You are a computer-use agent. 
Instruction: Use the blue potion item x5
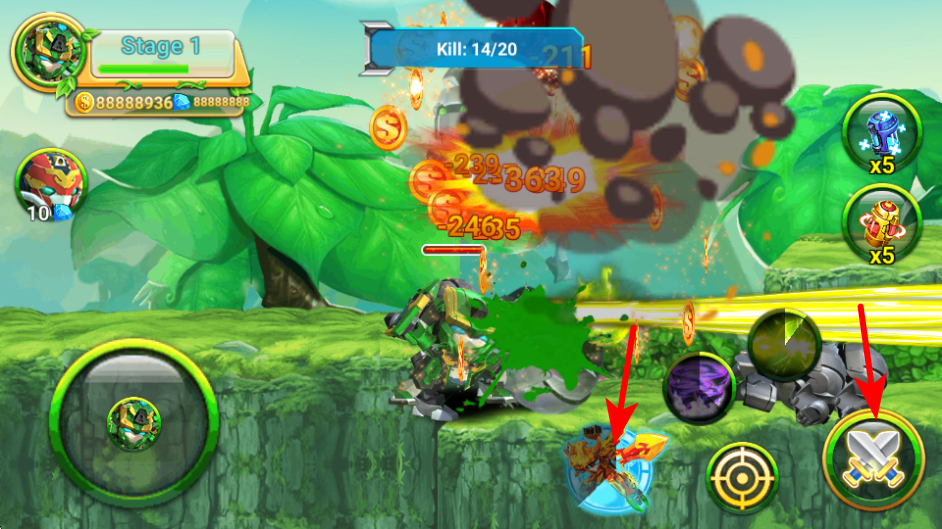point(881,136)
